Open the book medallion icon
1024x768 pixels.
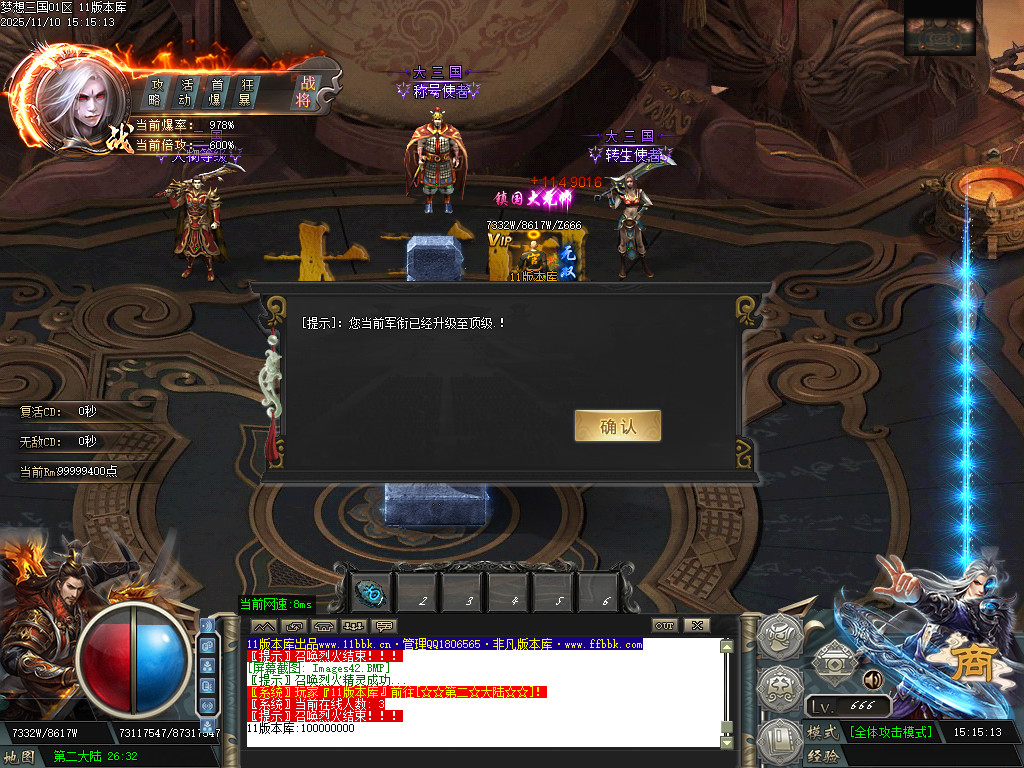coord(780,741)
